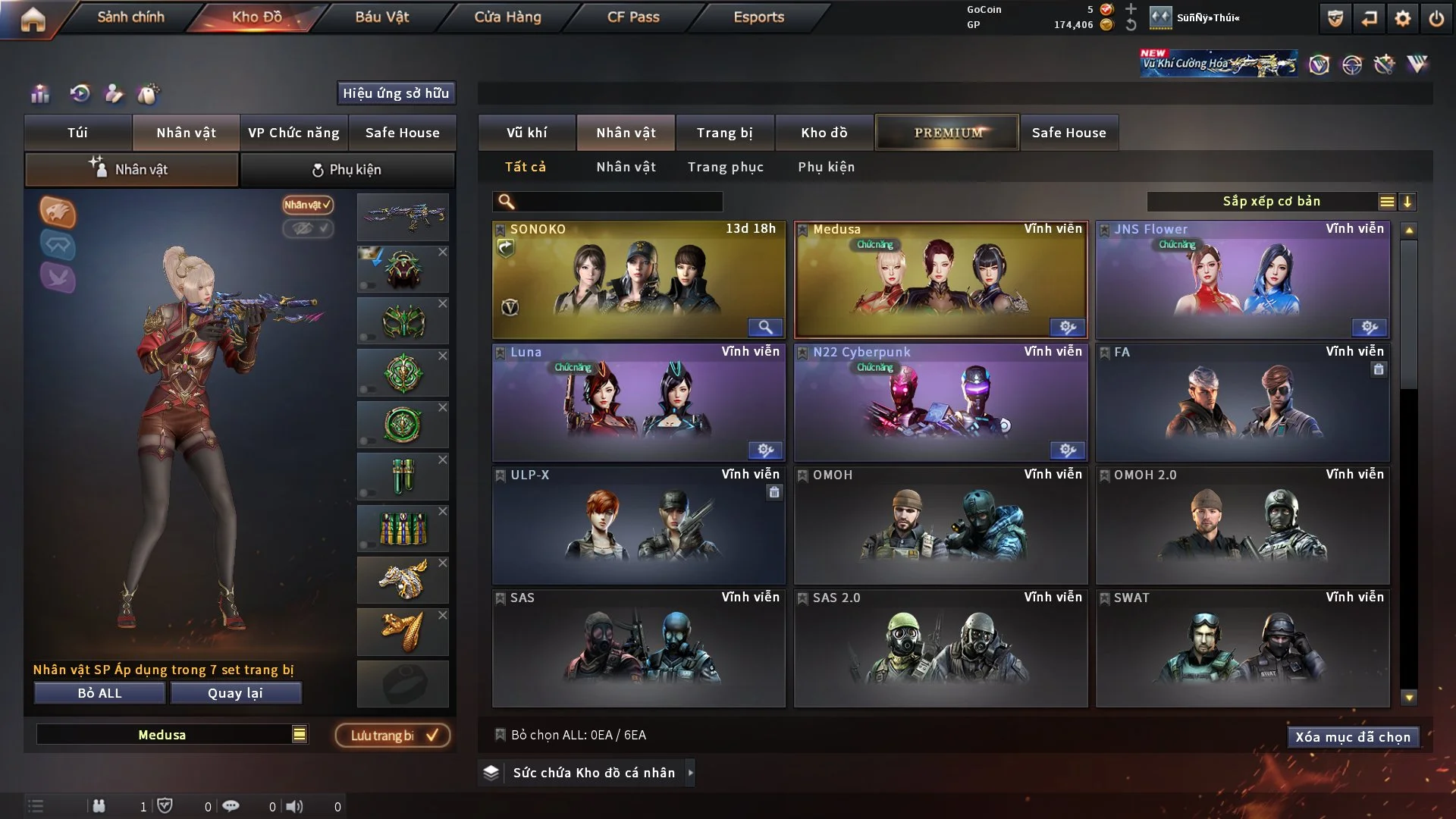Select the PREMIUM inventory tab
The width and height of the screenshot is (1456, 819).
pos(947,133)
